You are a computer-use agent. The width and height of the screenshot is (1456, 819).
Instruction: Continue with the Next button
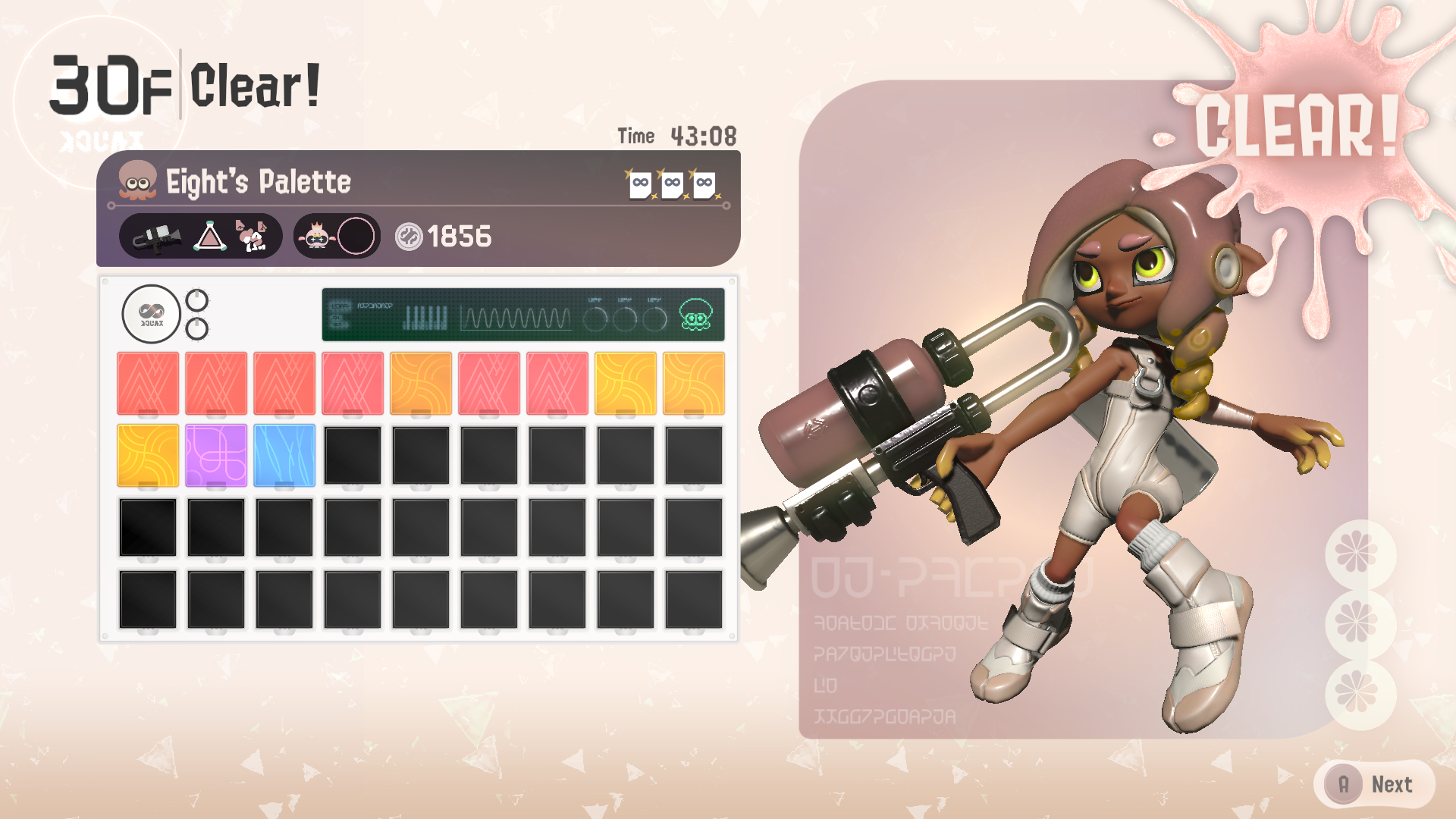click(1374, 784)
